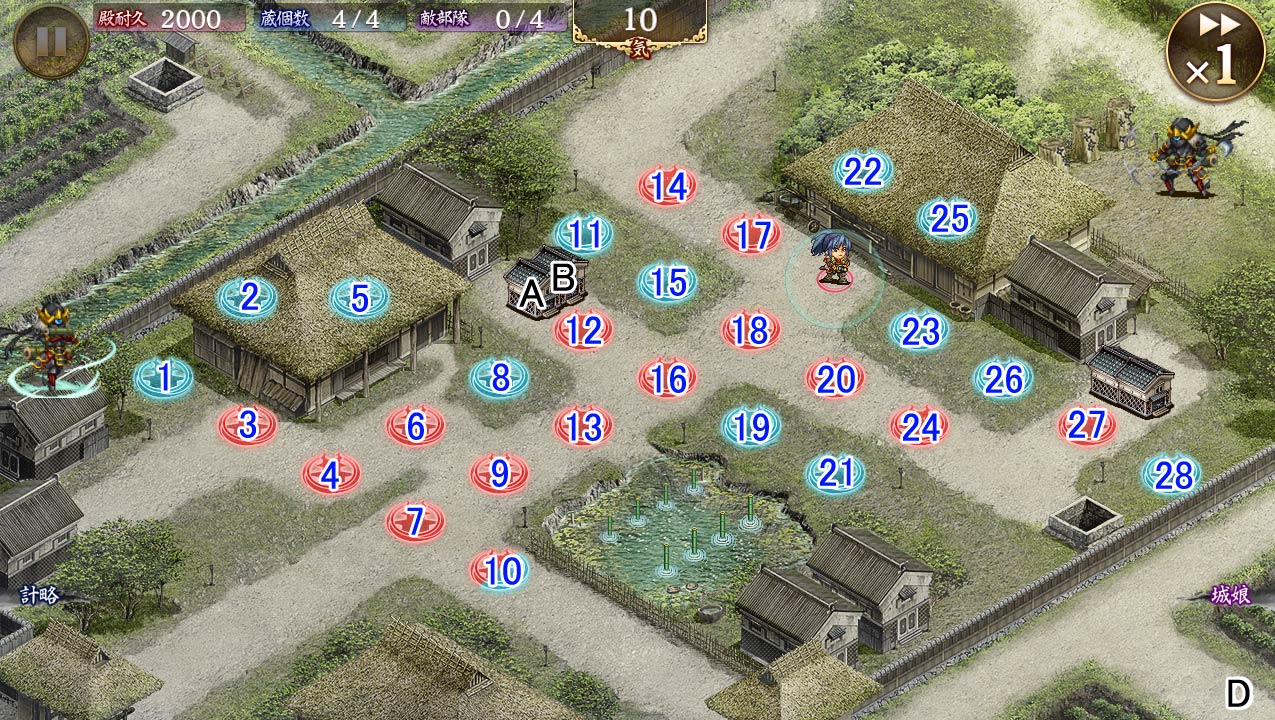Screen dimensions: 1275x720
Task: Select red placement tile number 10
Action: tap(500, 570)
